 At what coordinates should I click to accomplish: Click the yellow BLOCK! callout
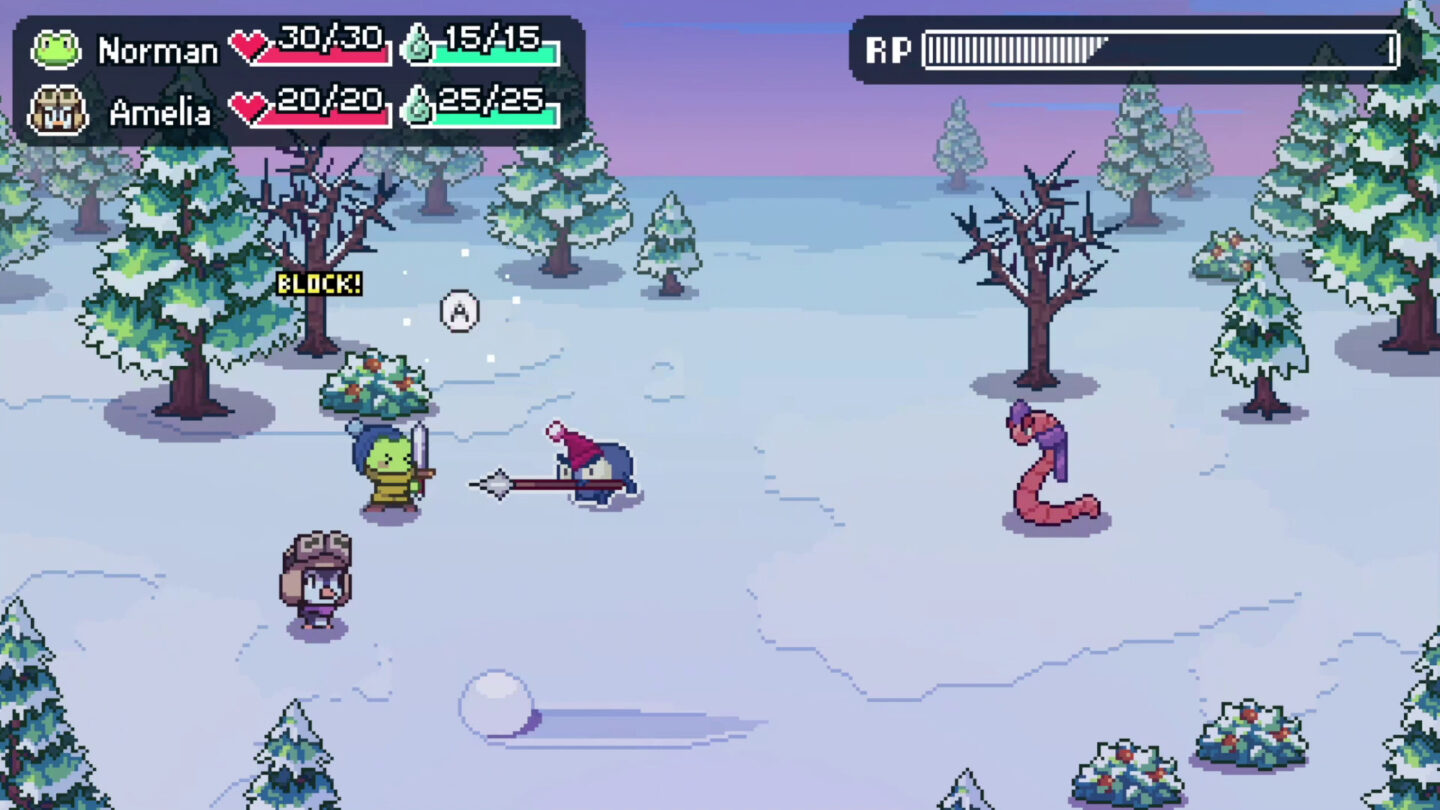pyautogui.click(x=320, y=284)
